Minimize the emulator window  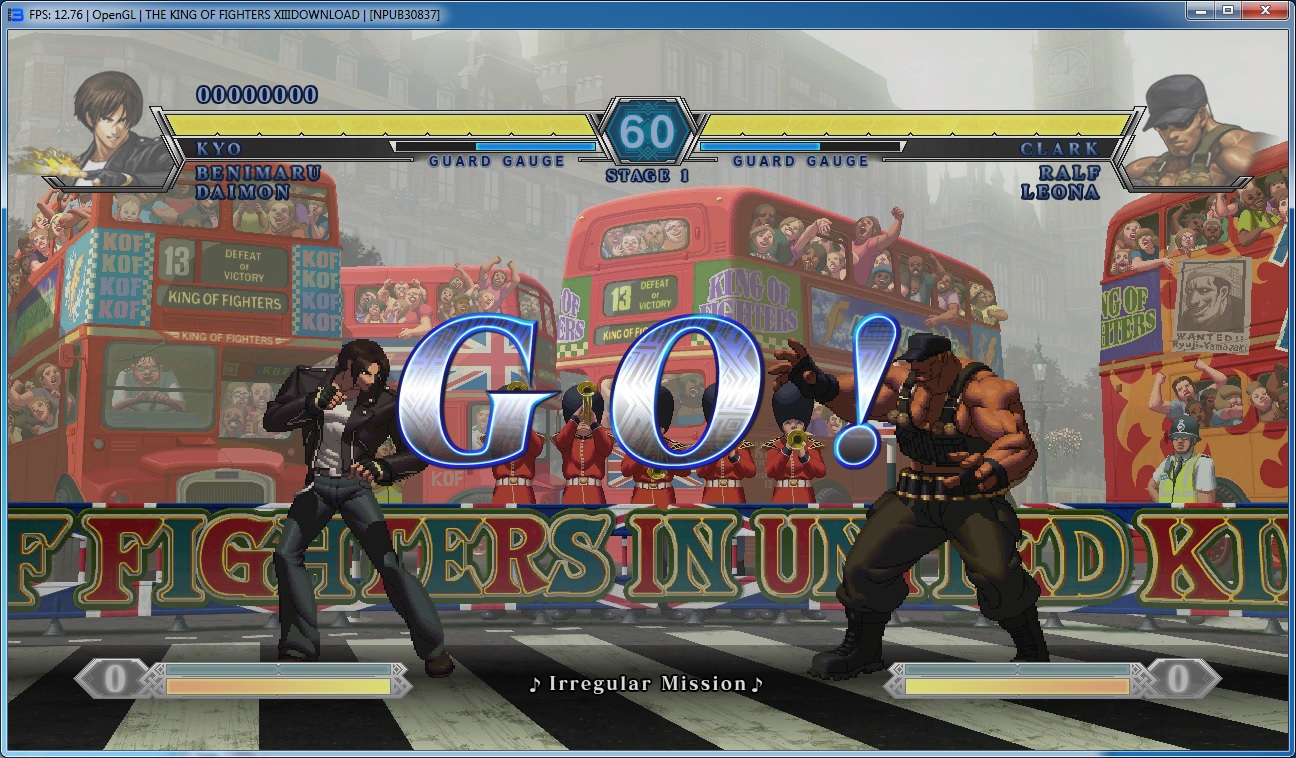point(1200,10)
